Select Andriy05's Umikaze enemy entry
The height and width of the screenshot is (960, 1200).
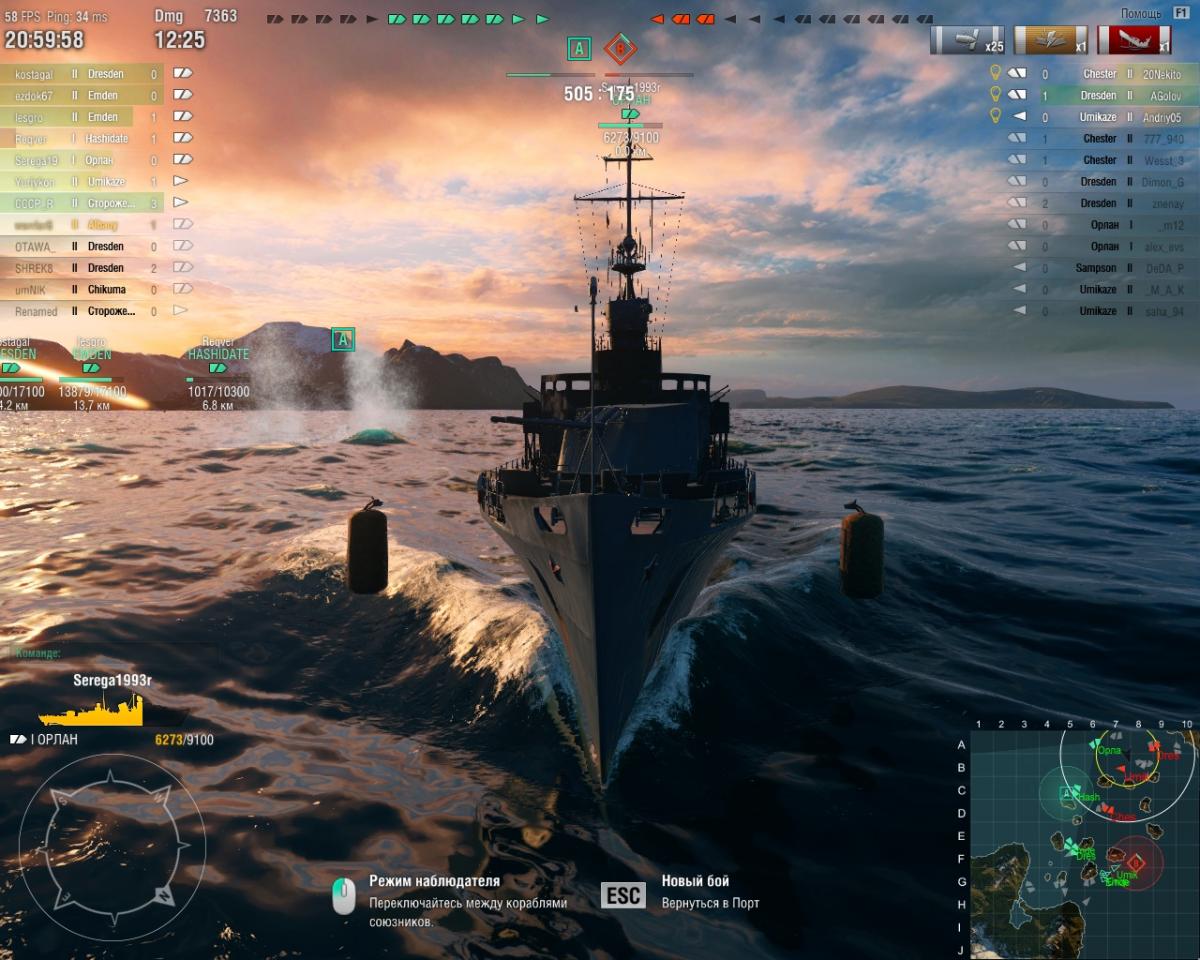[x=1100, y=117]
